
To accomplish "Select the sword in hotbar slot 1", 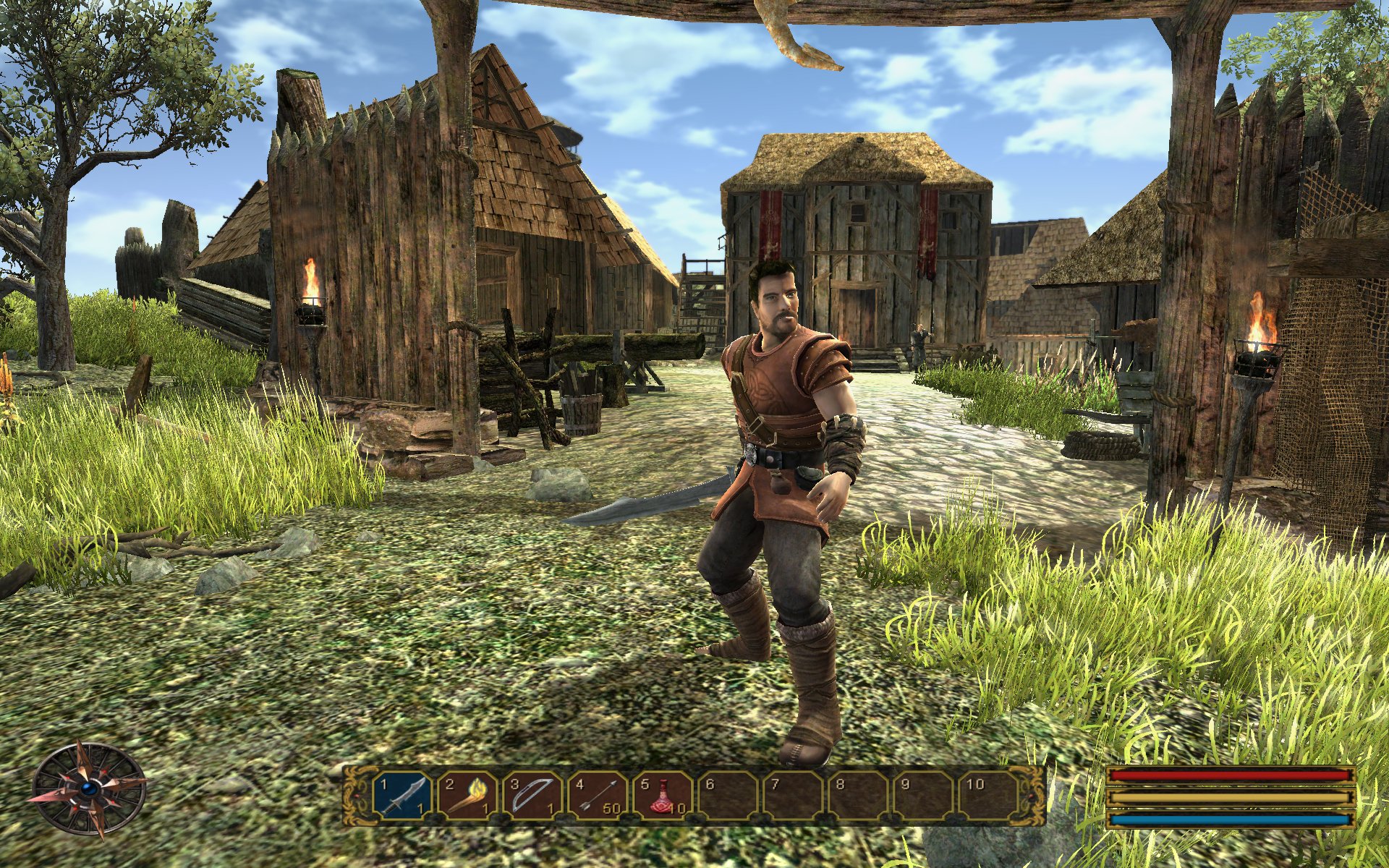I will (x=402, y=795).
